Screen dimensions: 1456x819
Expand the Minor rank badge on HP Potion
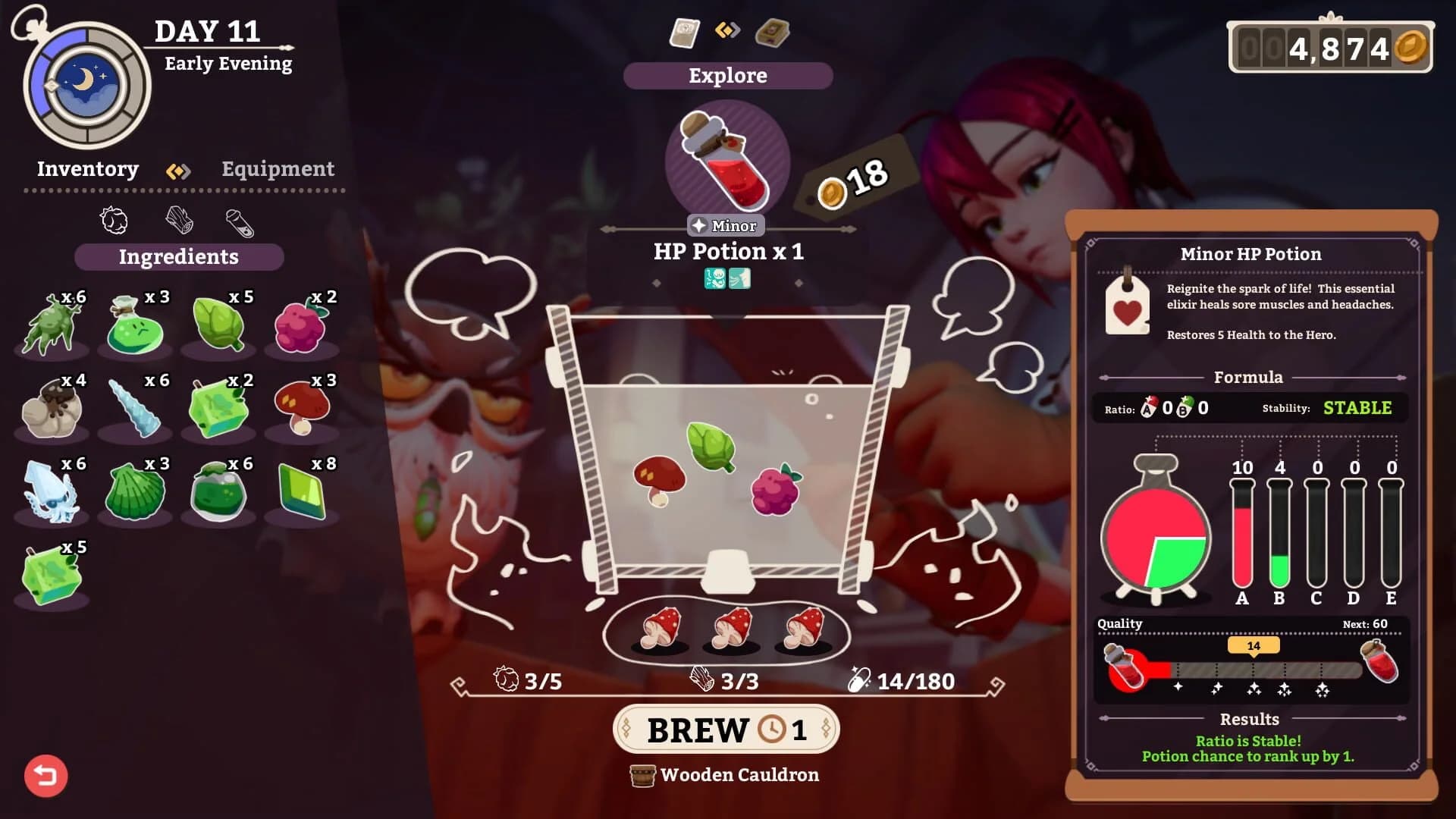tap(726, 225)
